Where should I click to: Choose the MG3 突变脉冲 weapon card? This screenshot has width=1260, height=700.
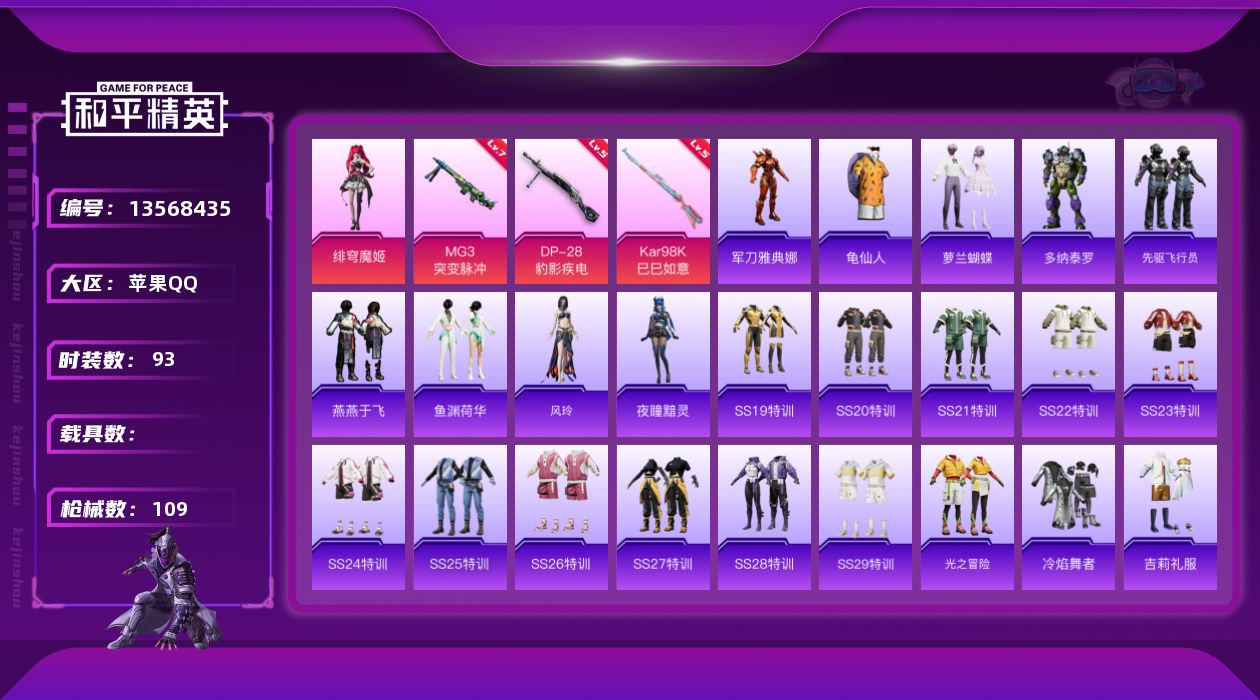[460, 210]
